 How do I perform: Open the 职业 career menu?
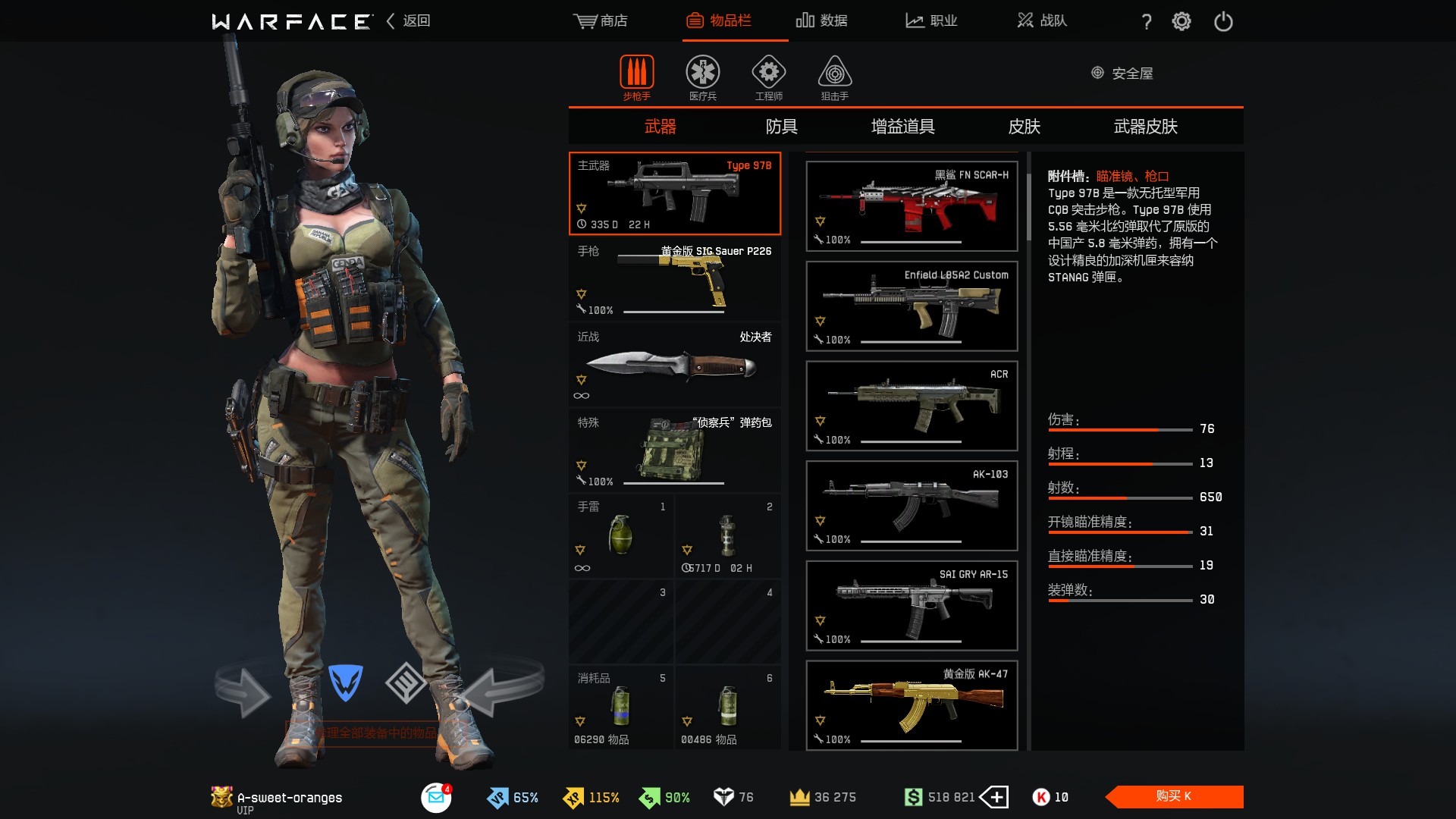pyautogui.click(x=932, y=20)
